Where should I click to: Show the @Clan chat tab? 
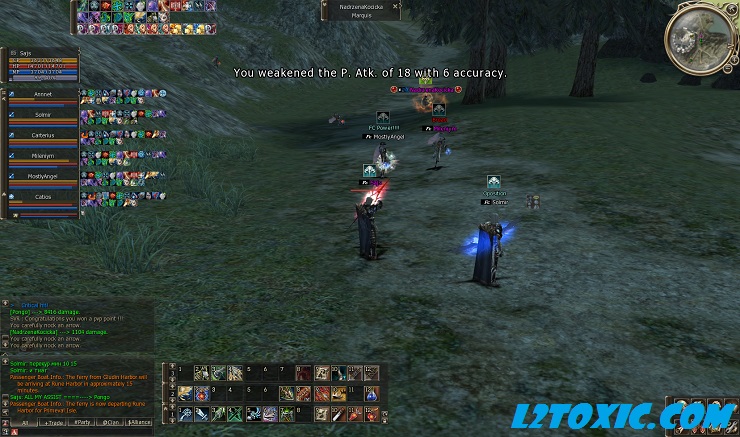(110, 423)
